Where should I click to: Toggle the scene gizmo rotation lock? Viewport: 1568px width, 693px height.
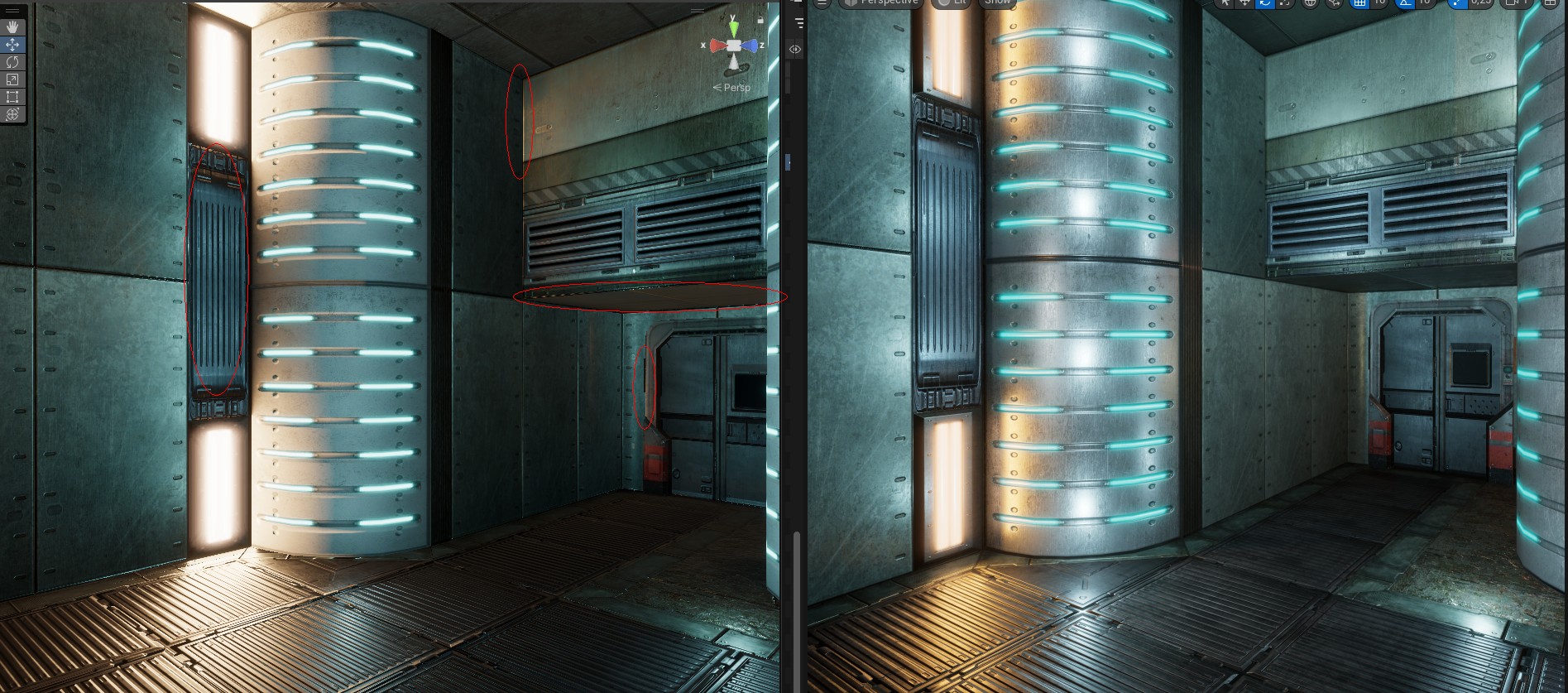point(760,18)
